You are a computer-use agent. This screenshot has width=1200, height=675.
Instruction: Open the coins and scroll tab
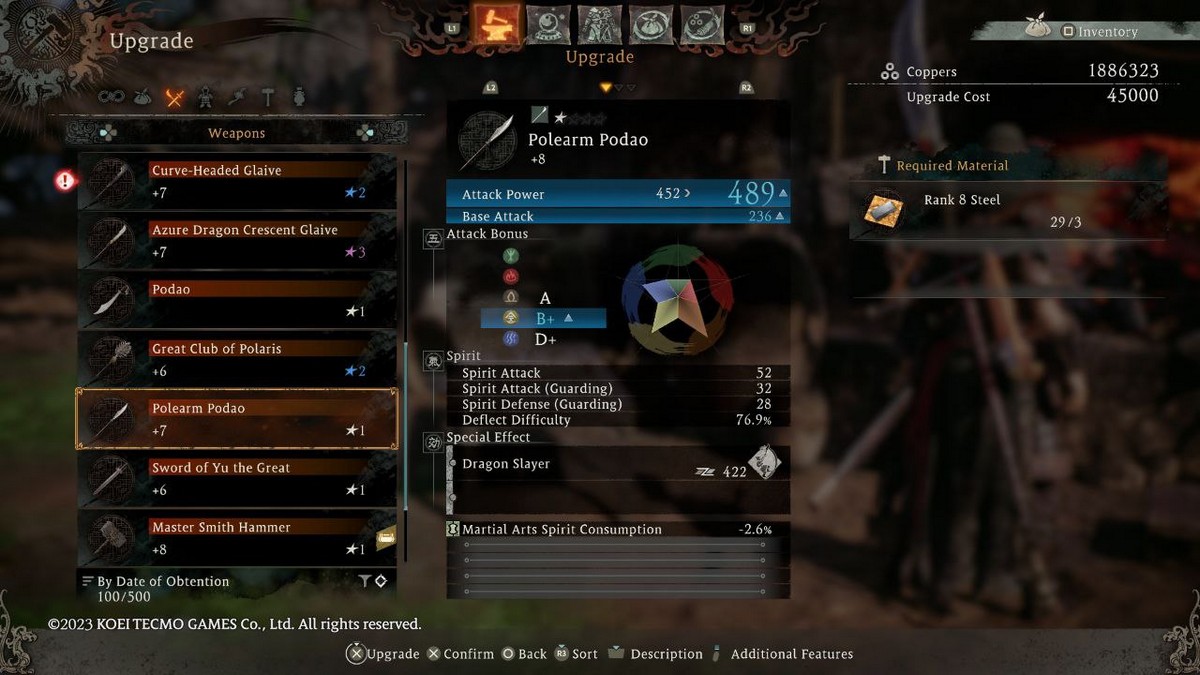tap(701, 24)
